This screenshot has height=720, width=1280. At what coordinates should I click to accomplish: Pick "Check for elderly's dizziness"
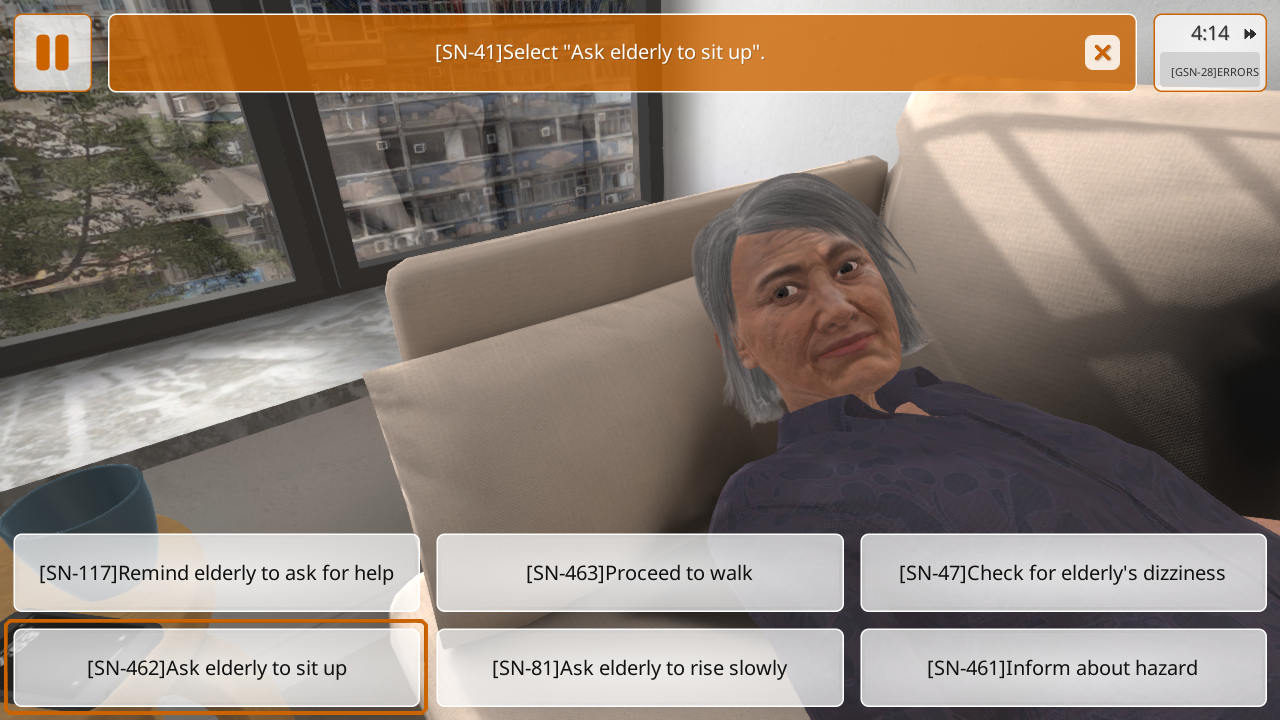1063,573
